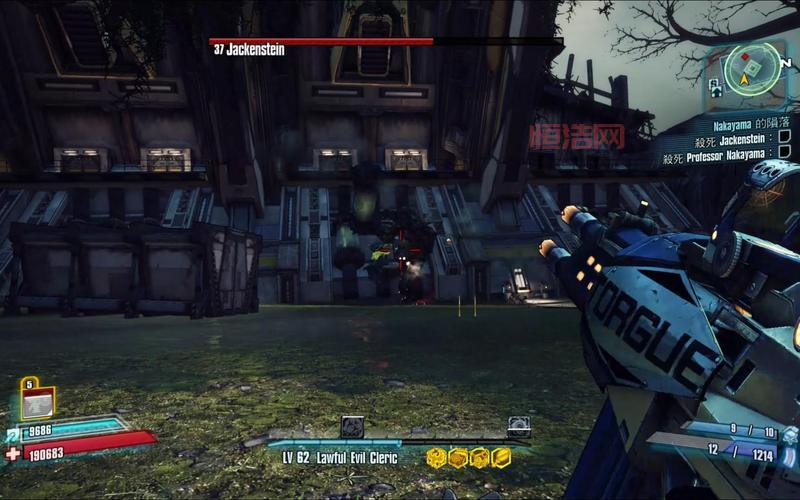This screenshot has width=800, height=500.
Task: Open the circular minimap
Action: click(752, 71)
